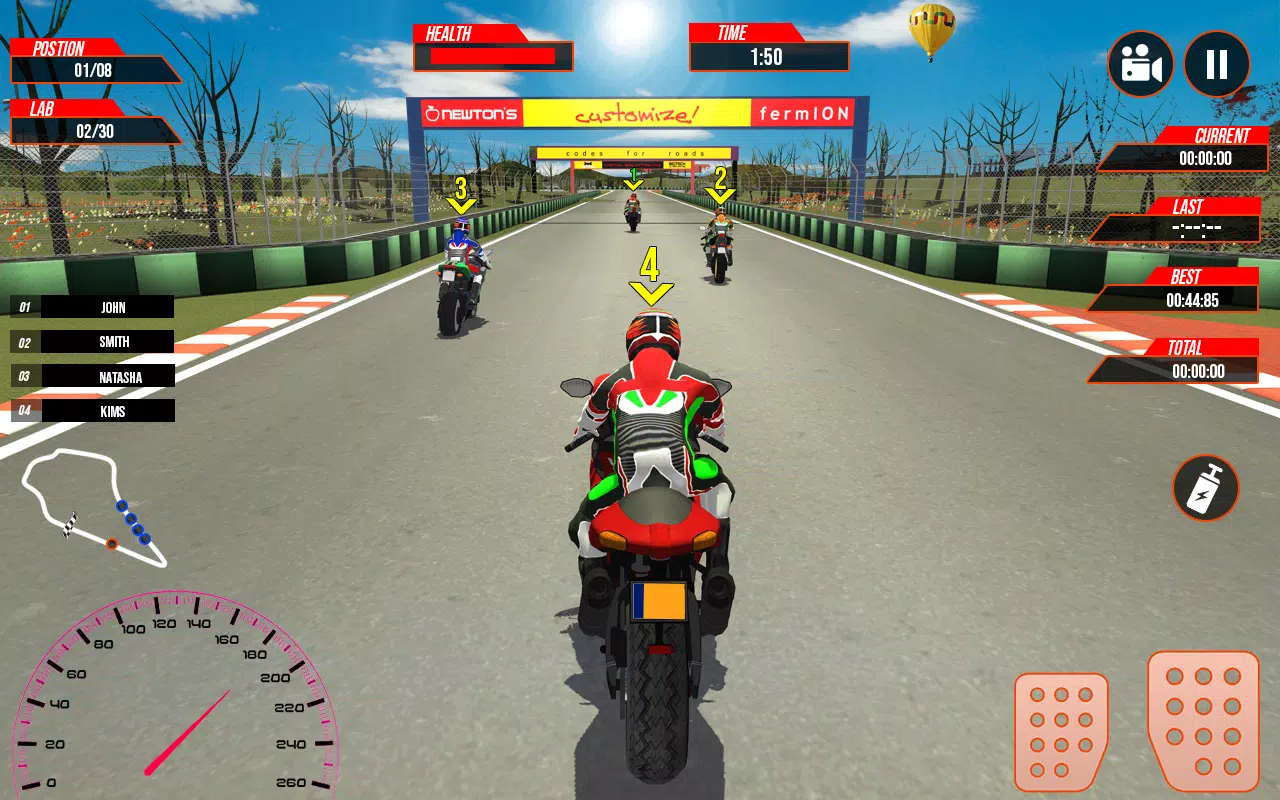This screenshot has width=1280, height=800.
Task: Pause the race
Action: 1216,63
